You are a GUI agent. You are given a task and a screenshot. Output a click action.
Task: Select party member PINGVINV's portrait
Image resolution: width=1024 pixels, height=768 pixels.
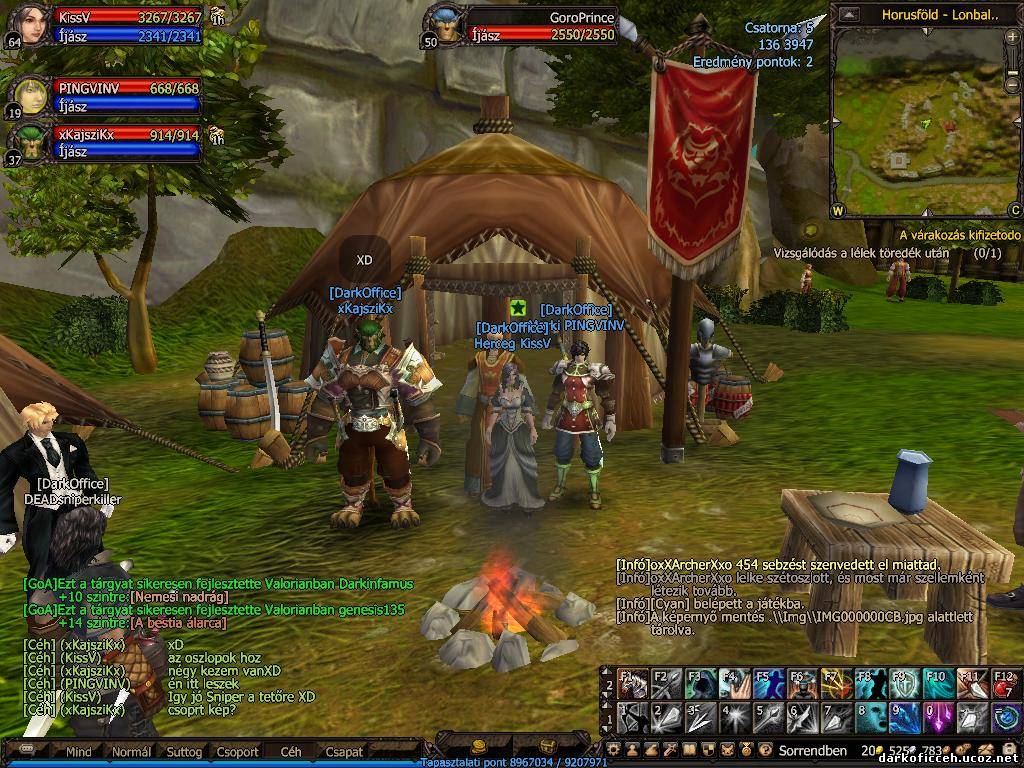pos(30,96)
